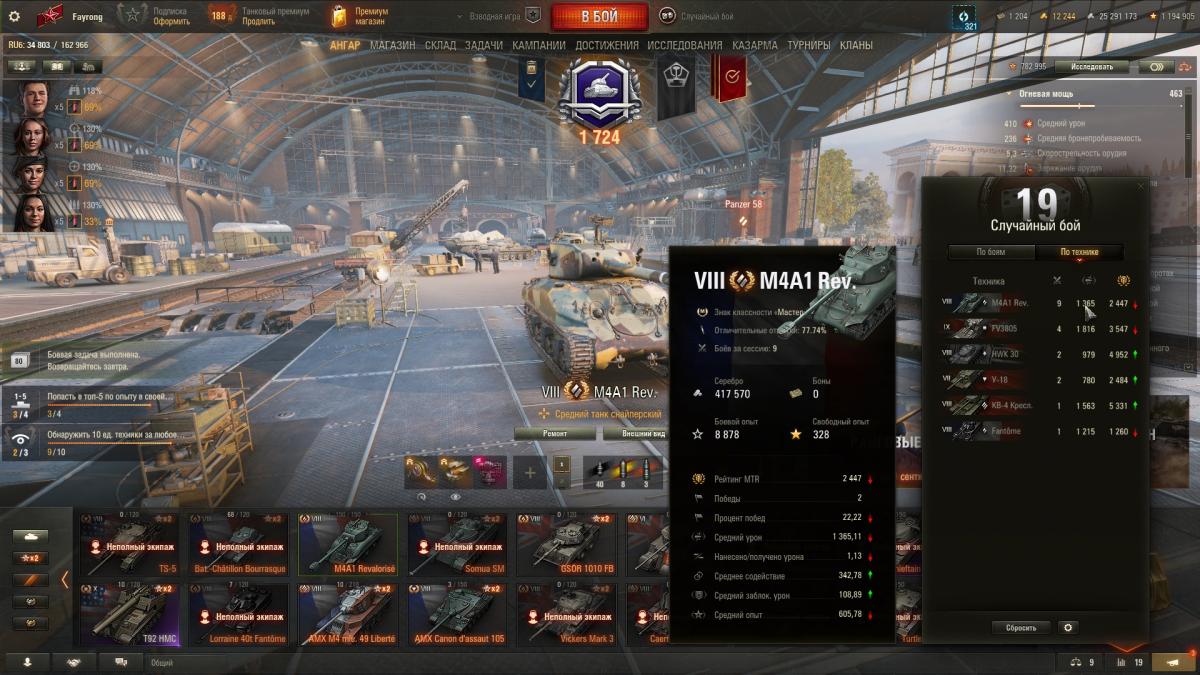The height and width of the screenshot is (675, 1200).
Task: Open the МАГАЗИН menu tab
Action: point(392,45)
